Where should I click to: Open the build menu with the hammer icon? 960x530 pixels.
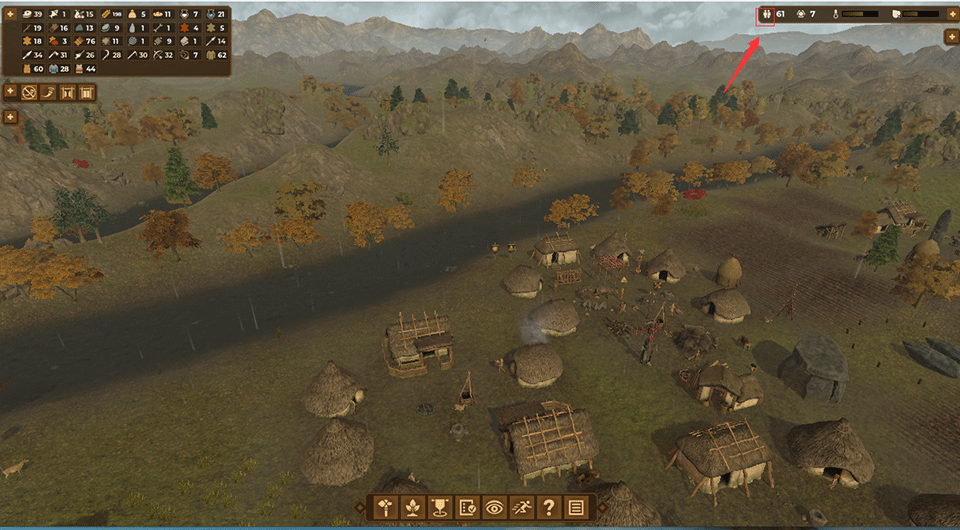pyautogui.click(x=385, y=507)
